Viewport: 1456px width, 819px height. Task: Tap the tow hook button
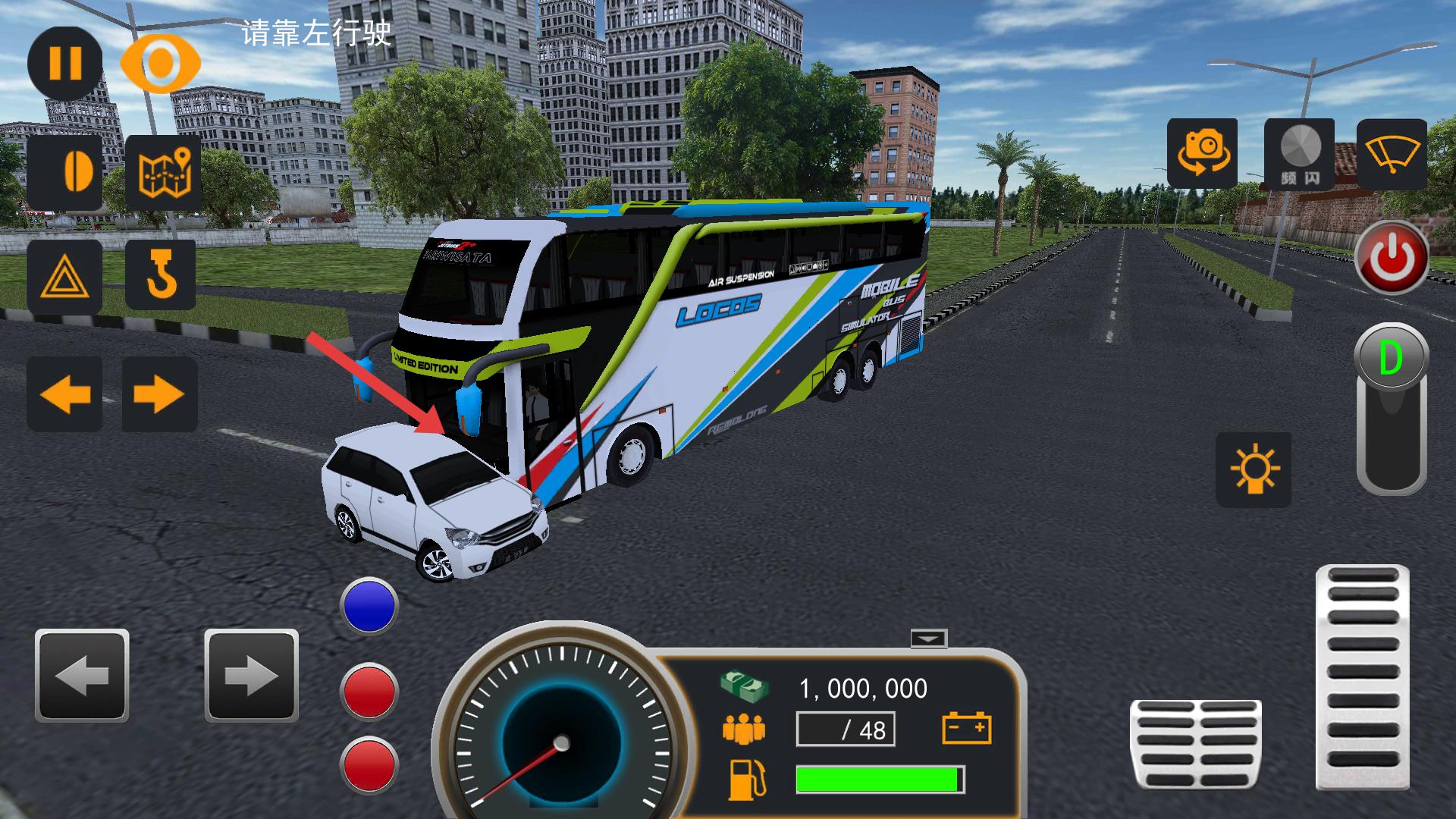tap(161, 275)
